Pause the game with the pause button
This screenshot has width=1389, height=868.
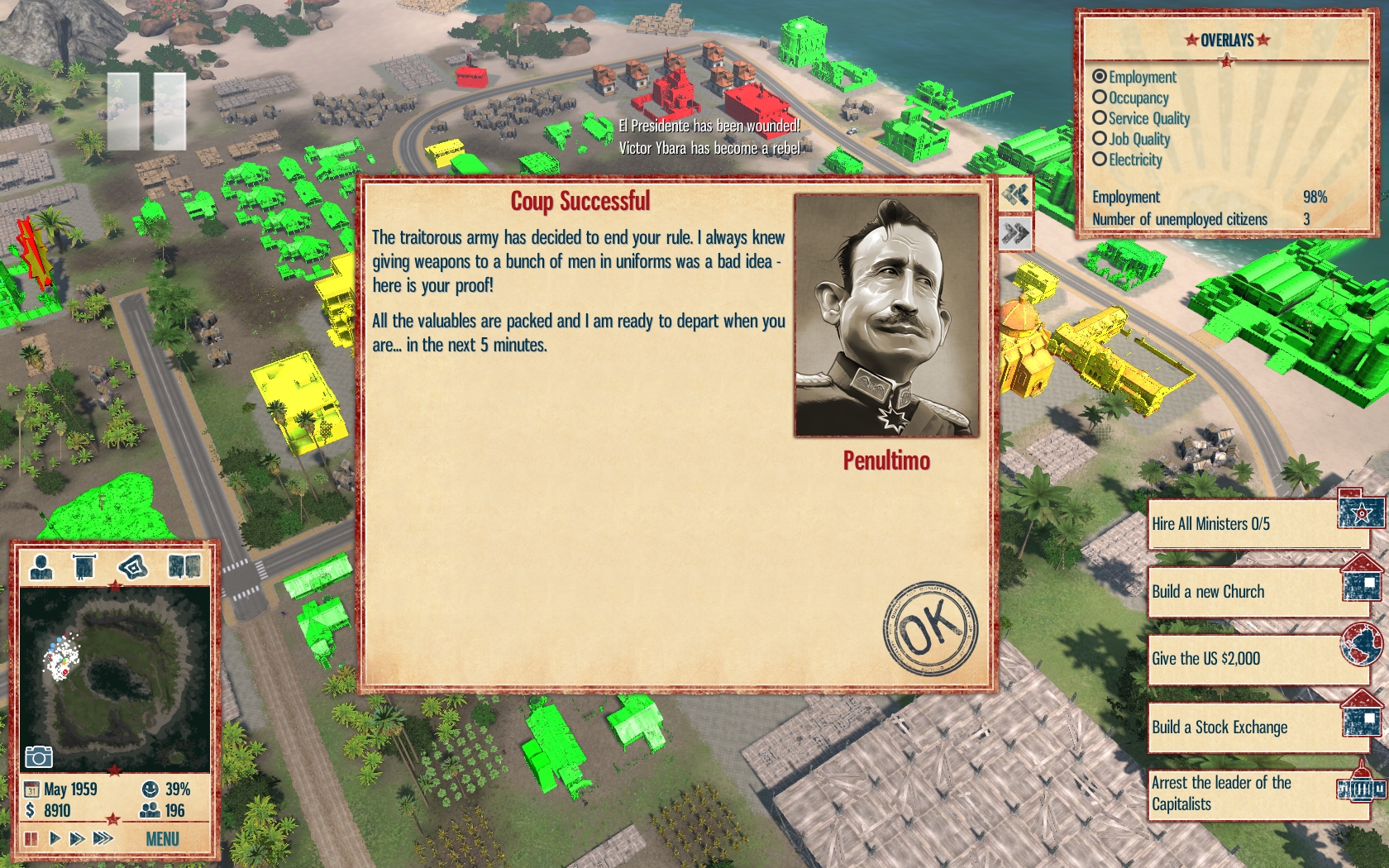tap(31, 839)
